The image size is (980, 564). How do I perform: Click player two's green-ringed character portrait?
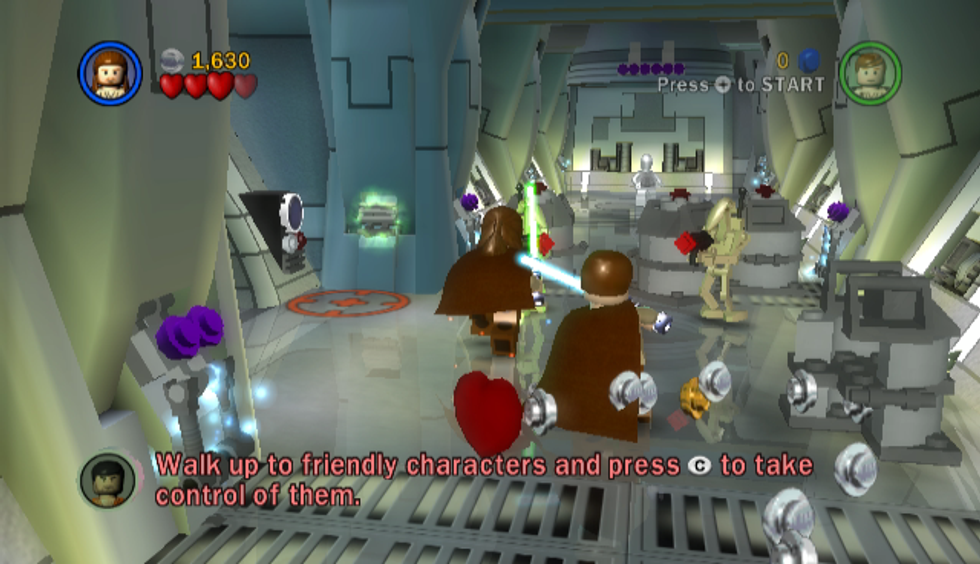click(869, 73)
